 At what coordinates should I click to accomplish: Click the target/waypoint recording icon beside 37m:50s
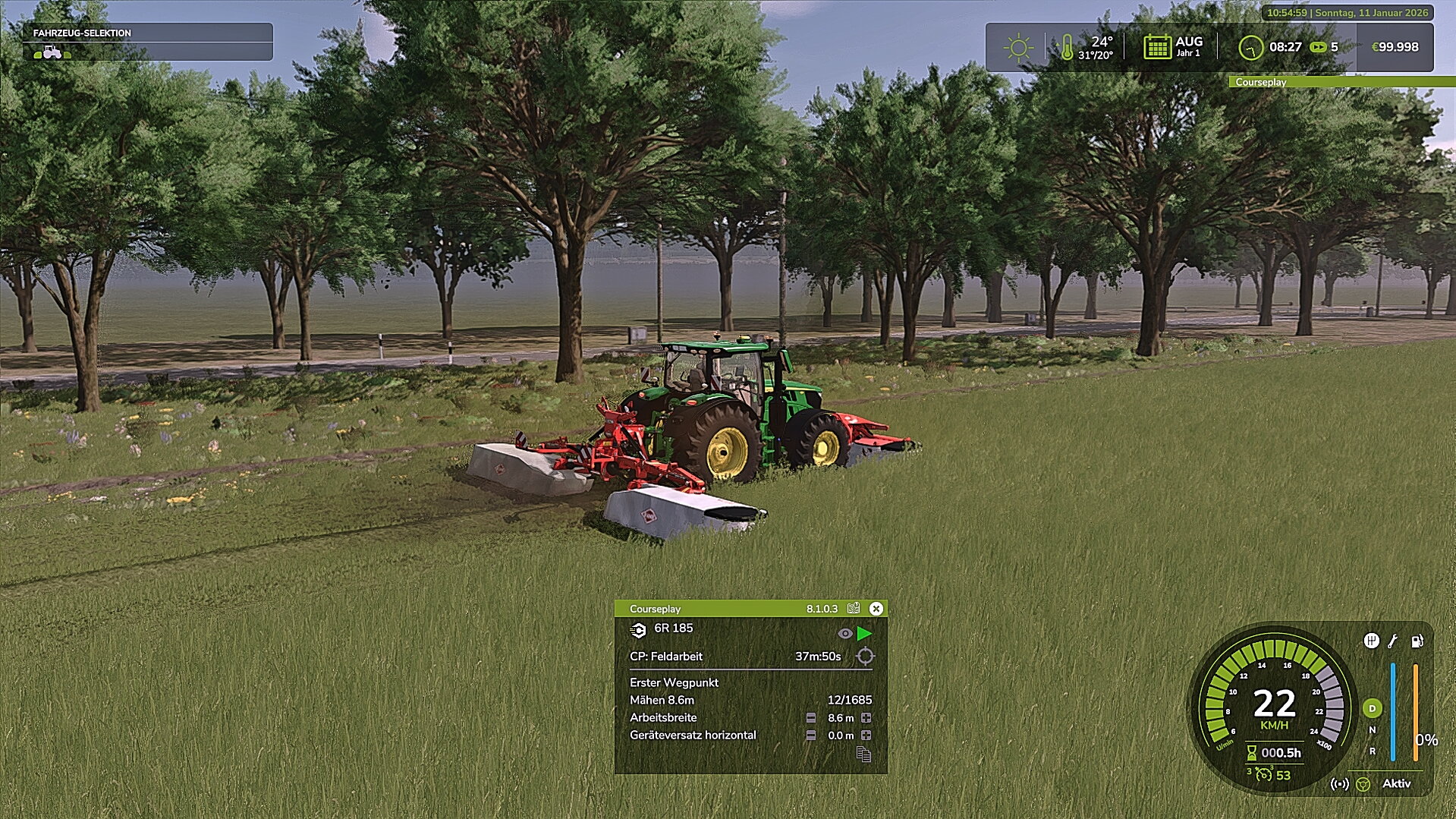pyautogui.click(x=865, y=657)
